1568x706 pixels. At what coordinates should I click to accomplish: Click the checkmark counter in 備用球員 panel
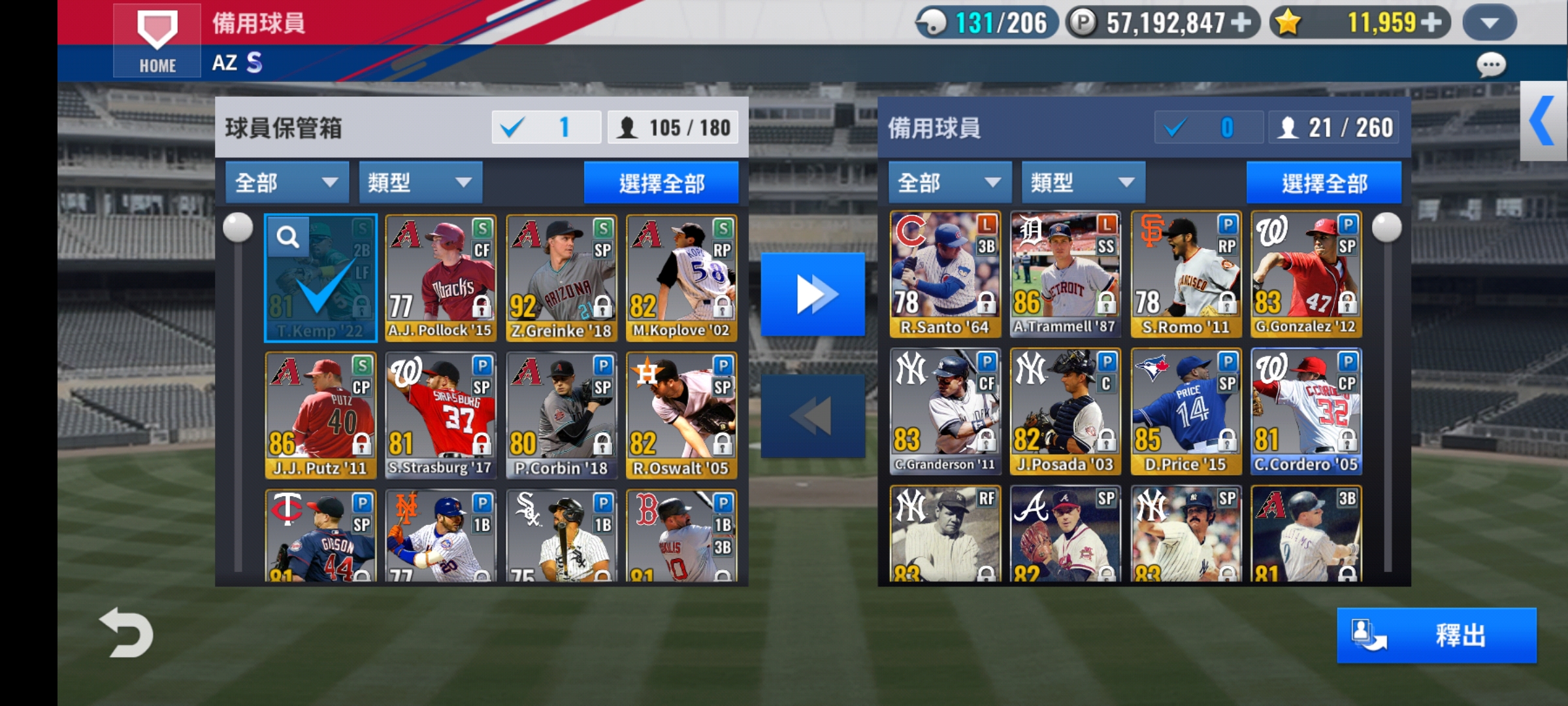tap(1208, 128)
